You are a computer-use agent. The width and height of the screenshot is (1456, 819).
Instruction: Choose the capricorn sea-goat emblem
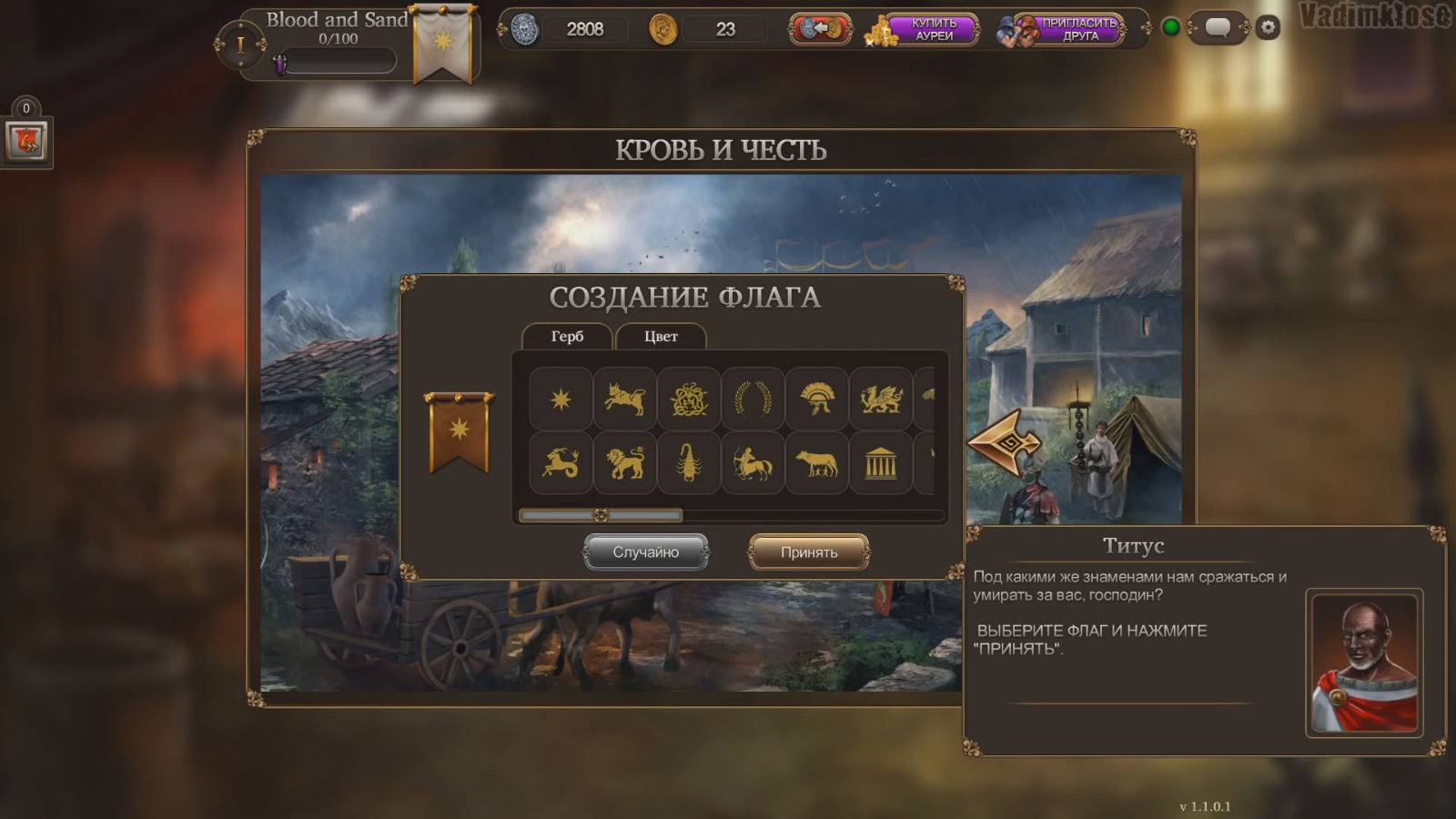(x=561, y=463)
